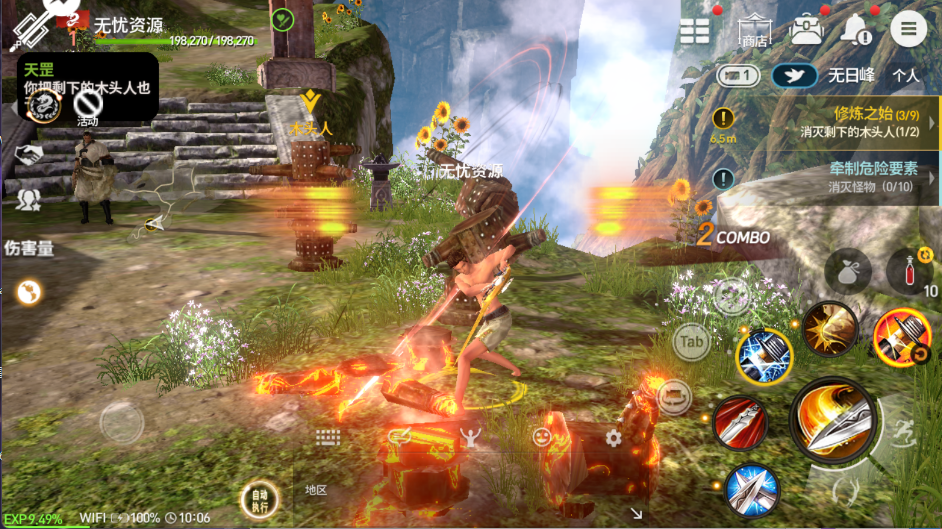Cast the blue spearhead skill
Viewport: 942px width, 529px height.
[752, 490]
